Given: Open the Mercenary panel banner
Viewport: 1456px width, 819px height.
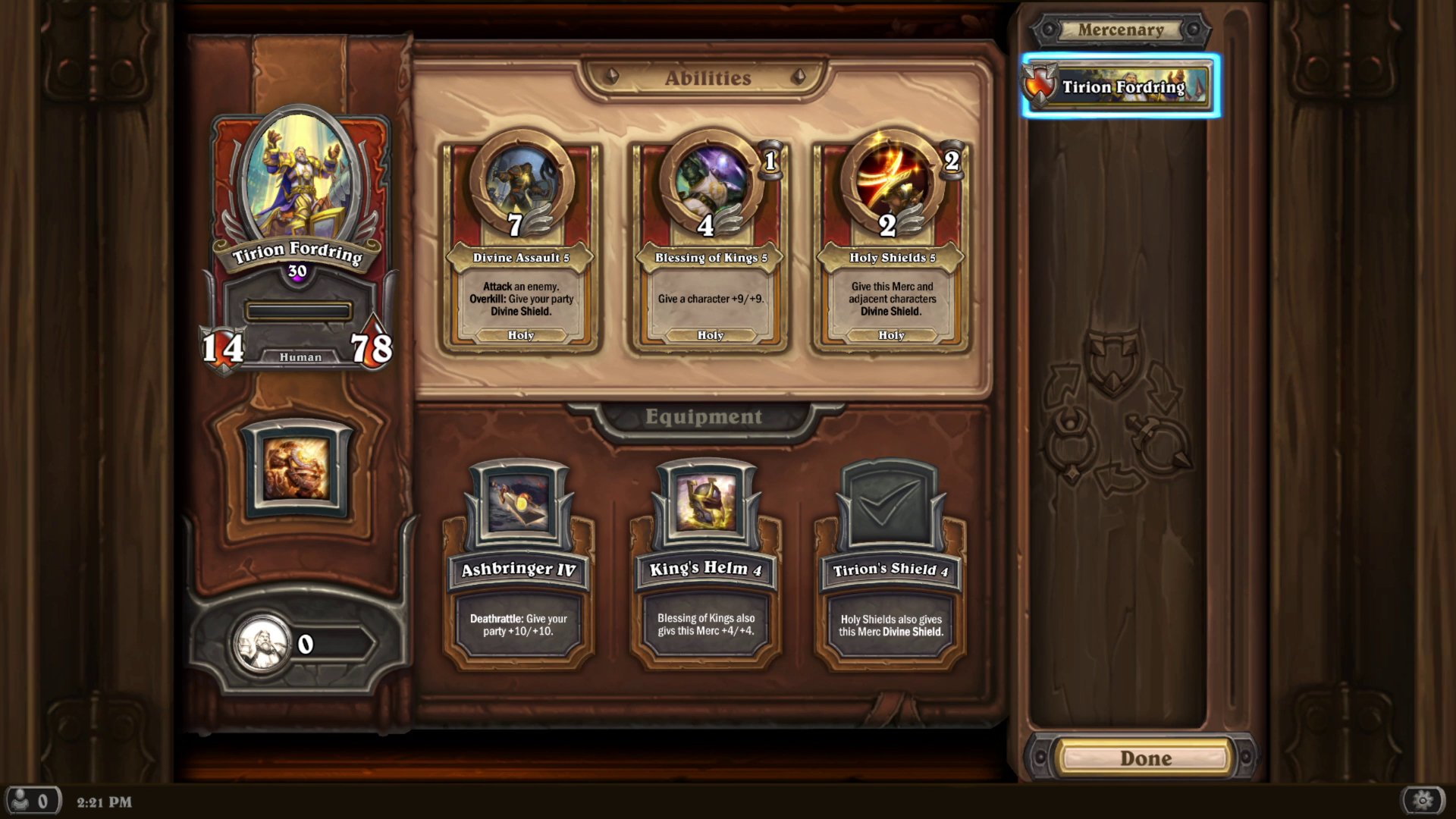Looking at the screenshot, I should 1120,30.
